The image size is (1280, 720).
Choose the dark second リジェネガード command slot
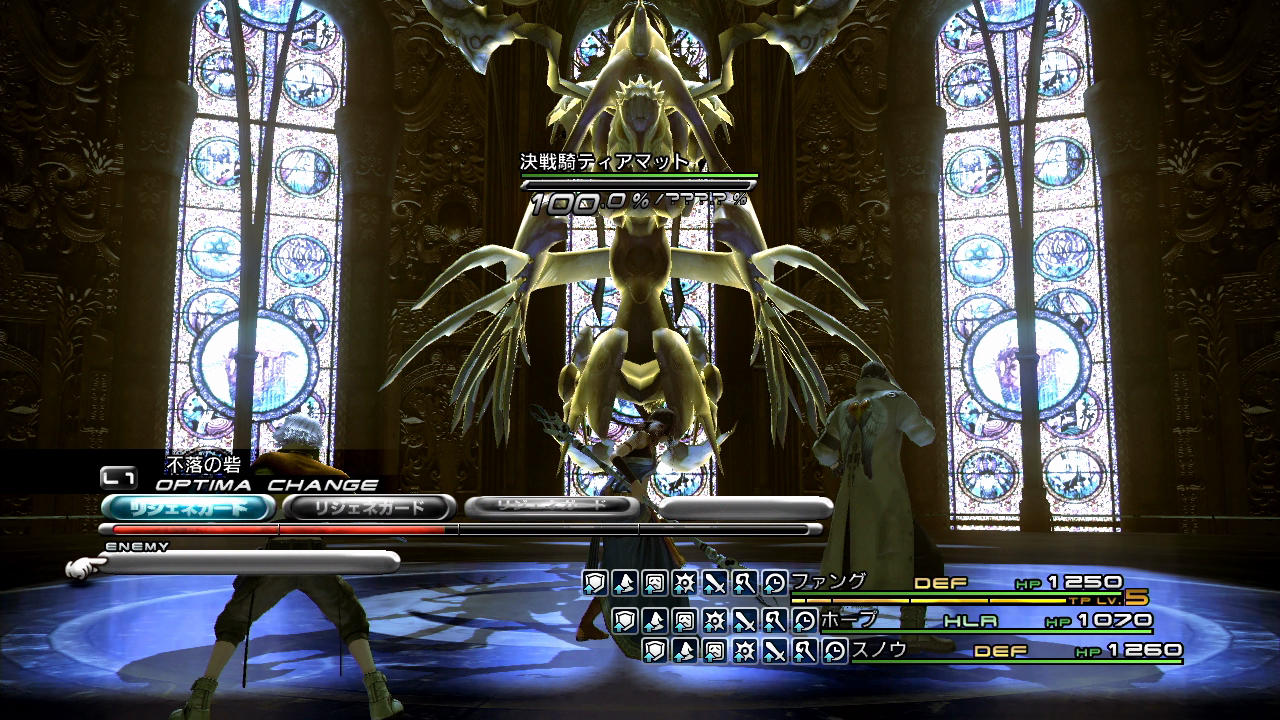pos(370,508)
